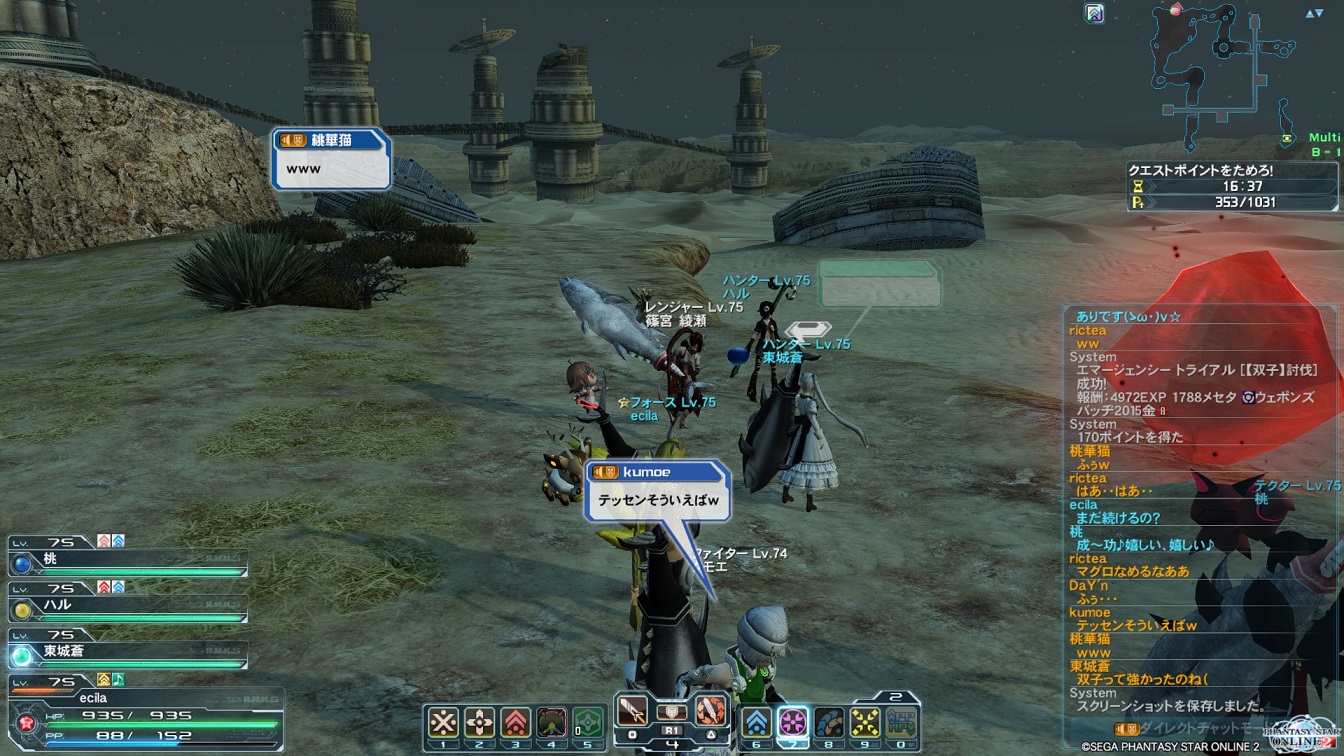Toggle the minimap zoom arrows
This screenshot has width=1344, height=756.
[1313, 13]
